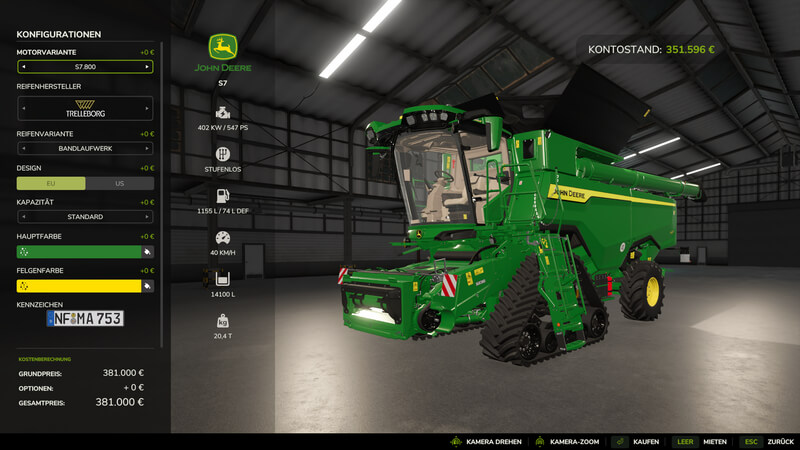Choose next Reifenvariante after Bandlaufwerk
This screenshot has width=800, height=450.
(148, 149)
